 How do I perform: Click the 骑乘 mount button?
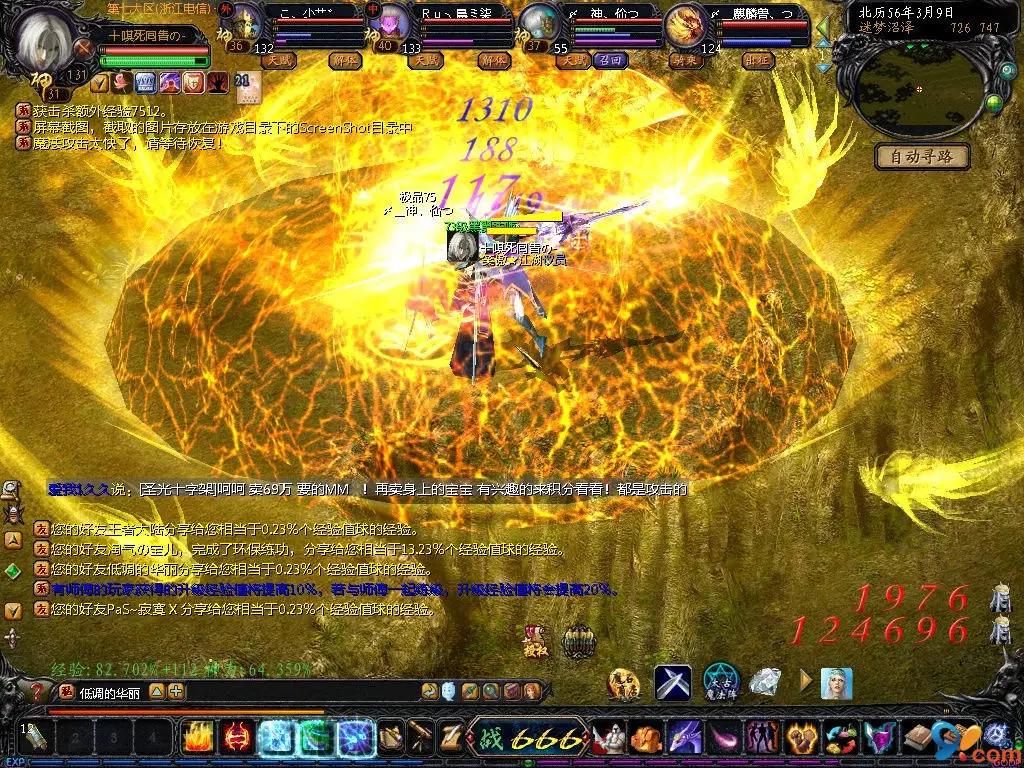pos(683,60)
